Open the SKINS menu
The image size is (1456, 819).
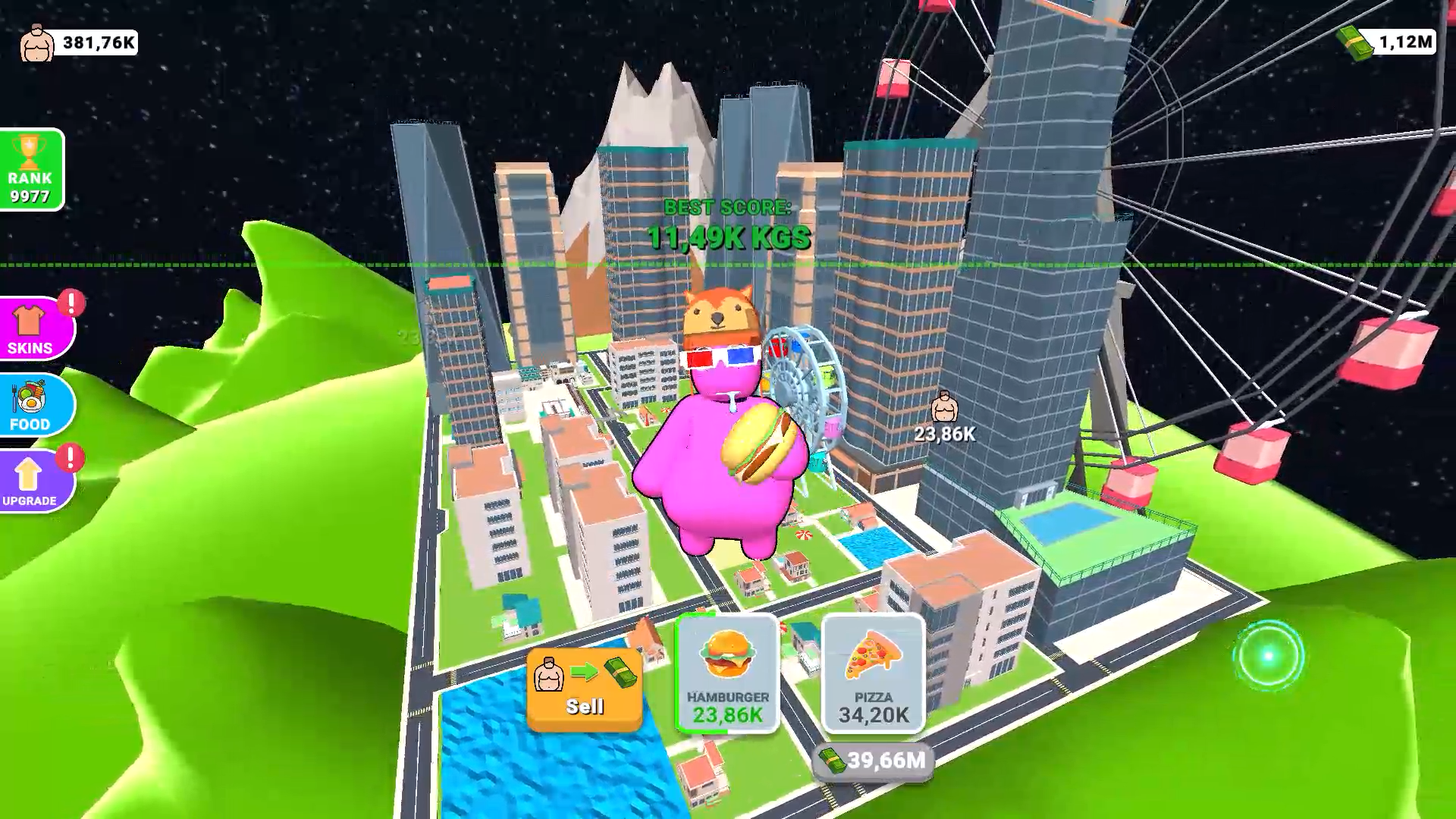pyautogui.click(x=33, y=328)
